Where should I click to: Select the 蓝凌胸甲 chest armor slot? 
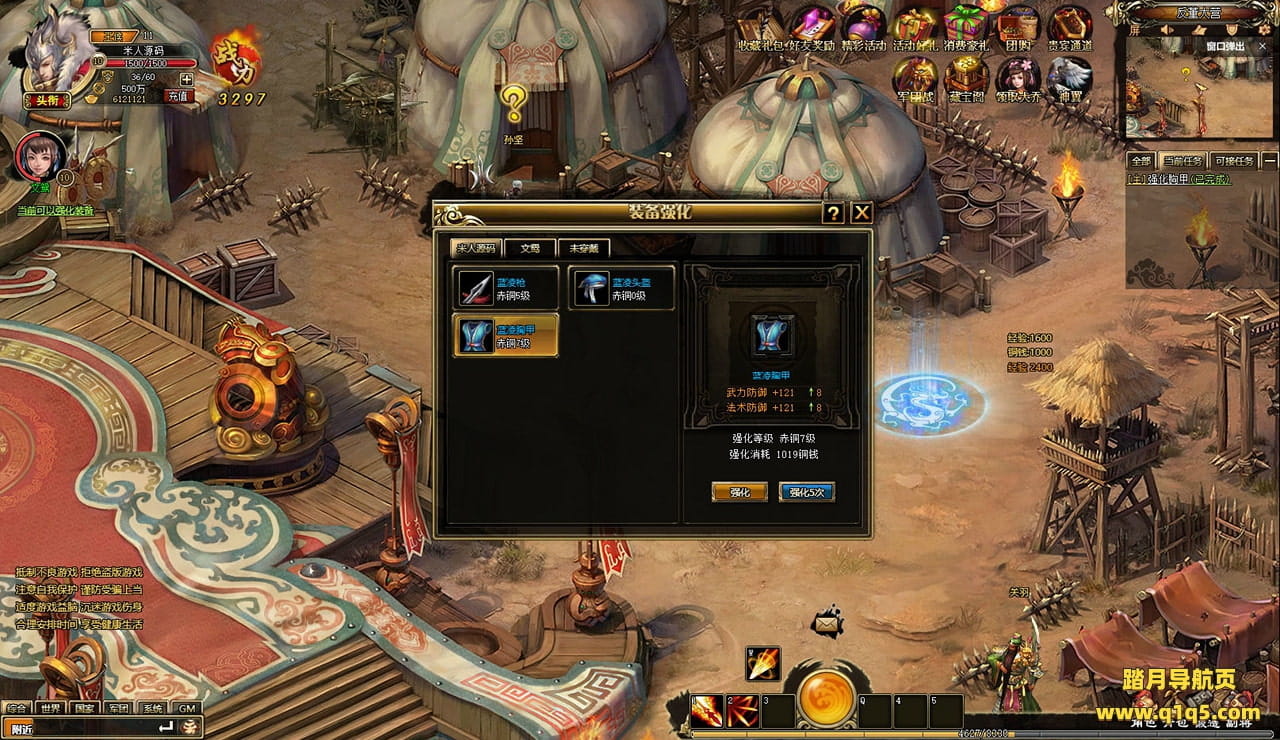point(505,335)
